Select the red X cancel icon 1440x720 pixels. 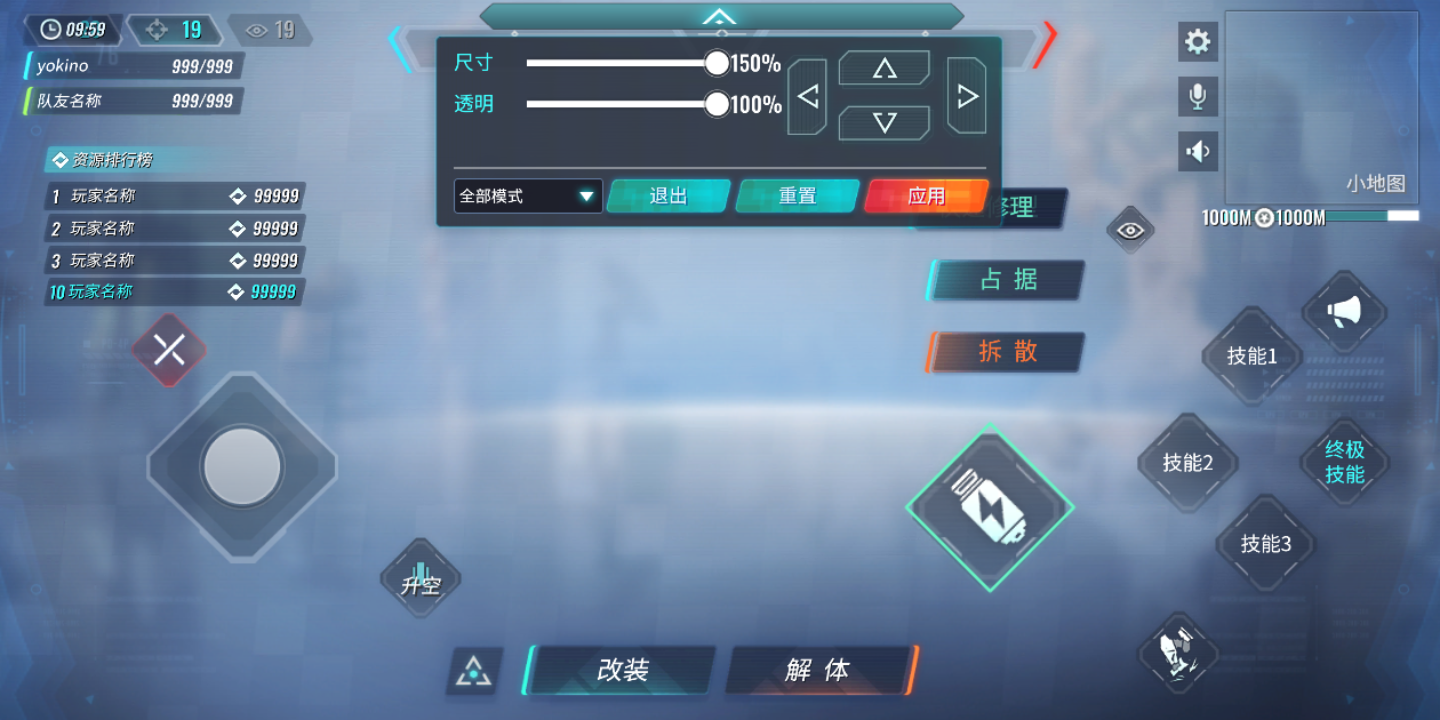(x=170, y=349)
